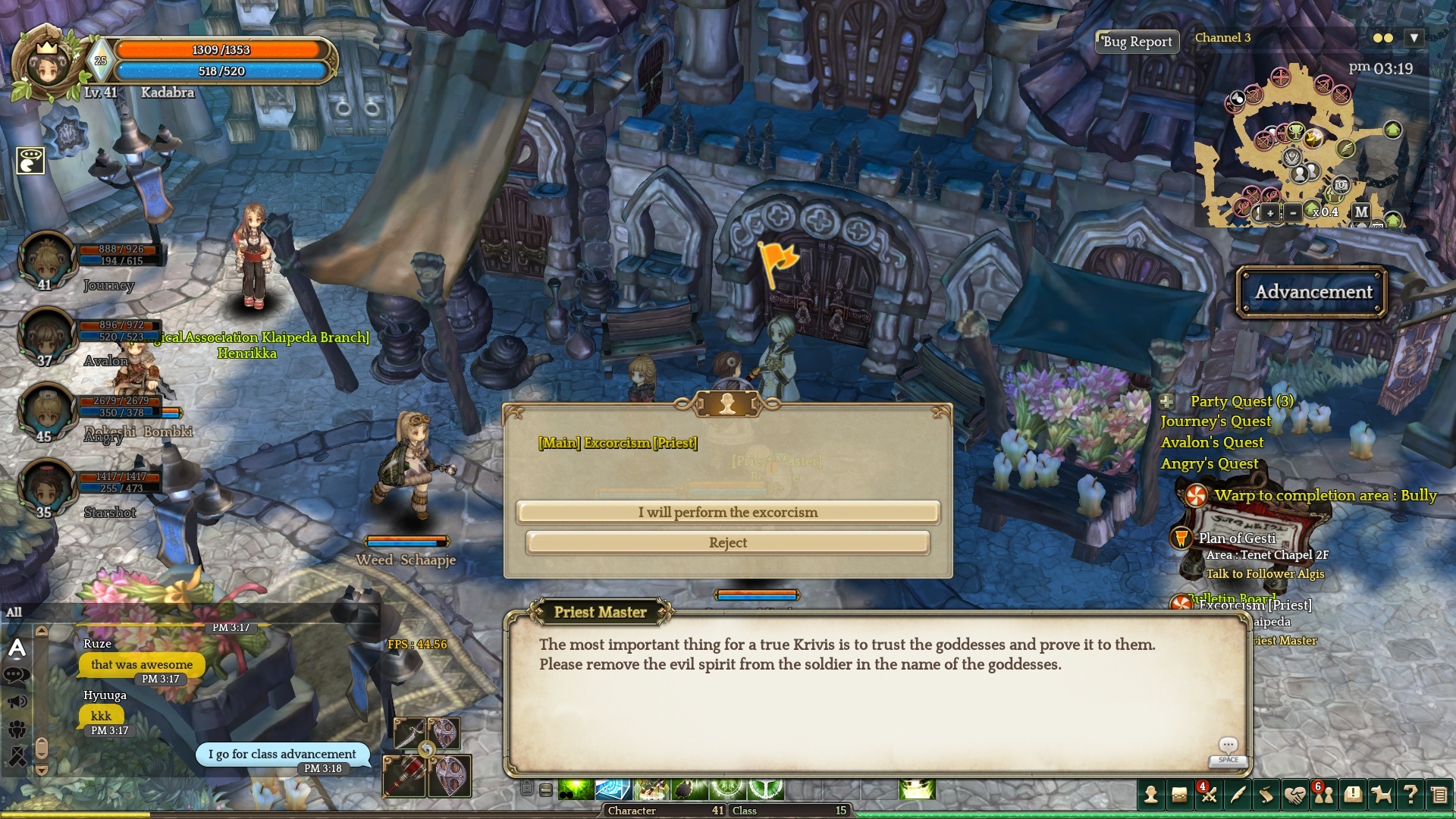Open the full map with M button
The image size is (1456, 819).
(1361, 212)
